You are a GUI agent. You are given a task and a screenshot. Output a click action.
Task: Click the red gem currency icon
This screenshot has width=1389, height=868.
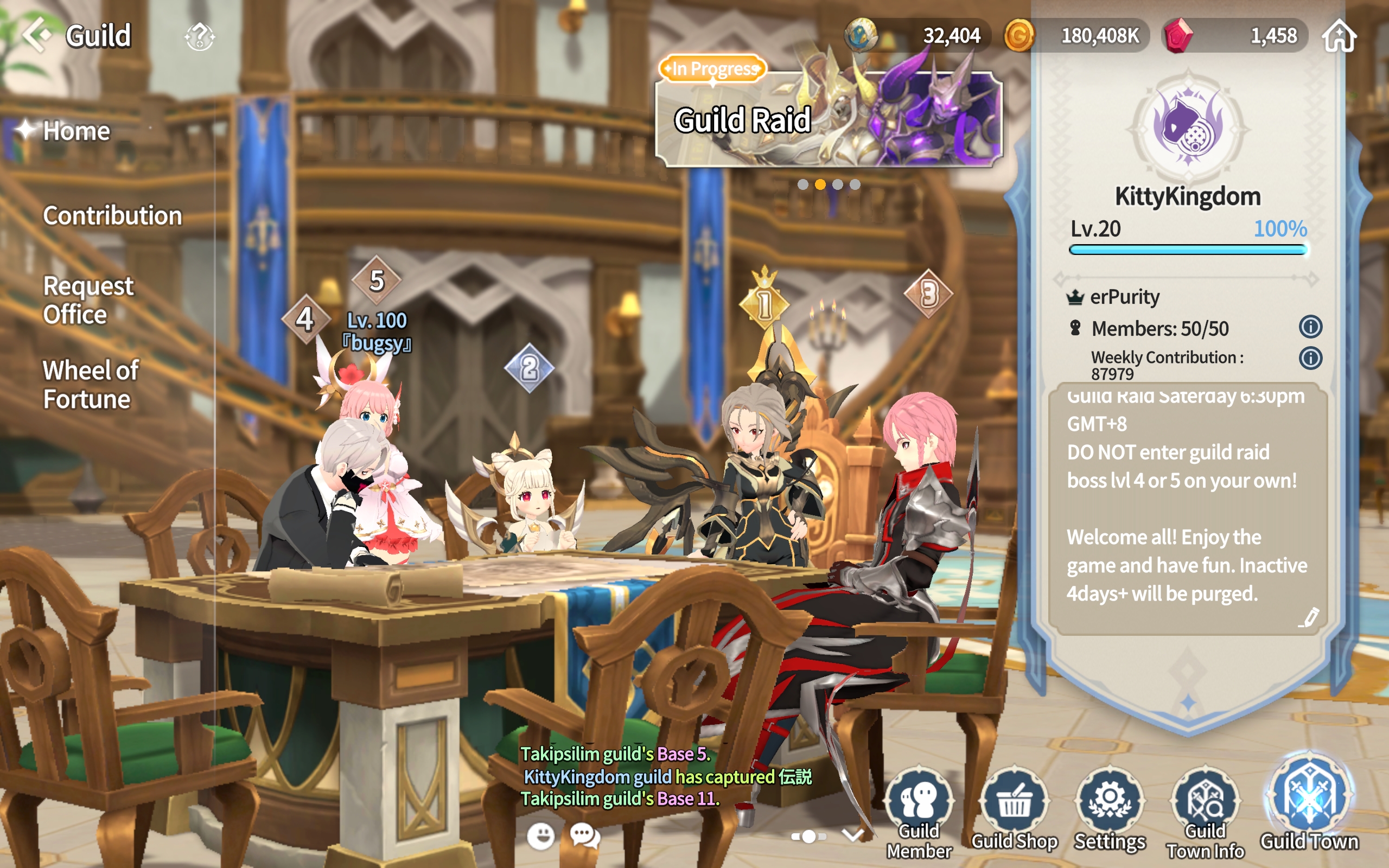(x=1178, y=36)
